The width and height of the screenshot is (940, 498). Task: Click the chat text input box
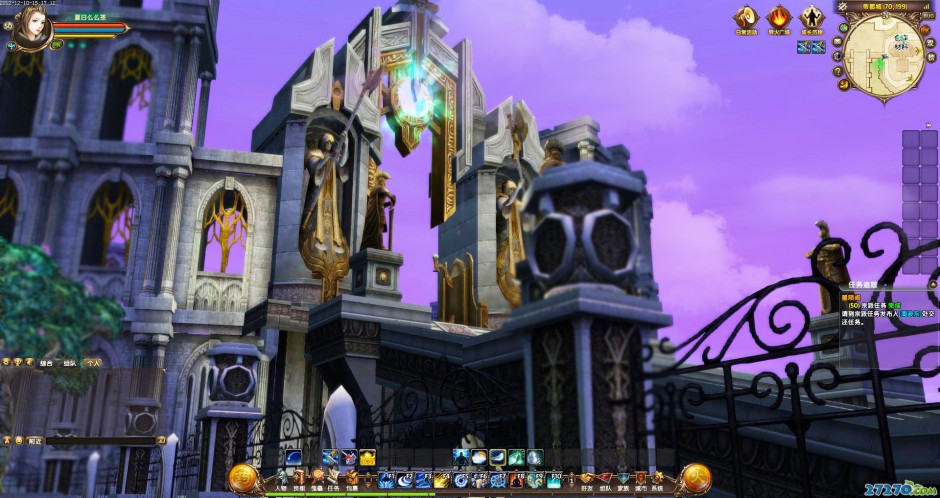[x=100, y=439]
